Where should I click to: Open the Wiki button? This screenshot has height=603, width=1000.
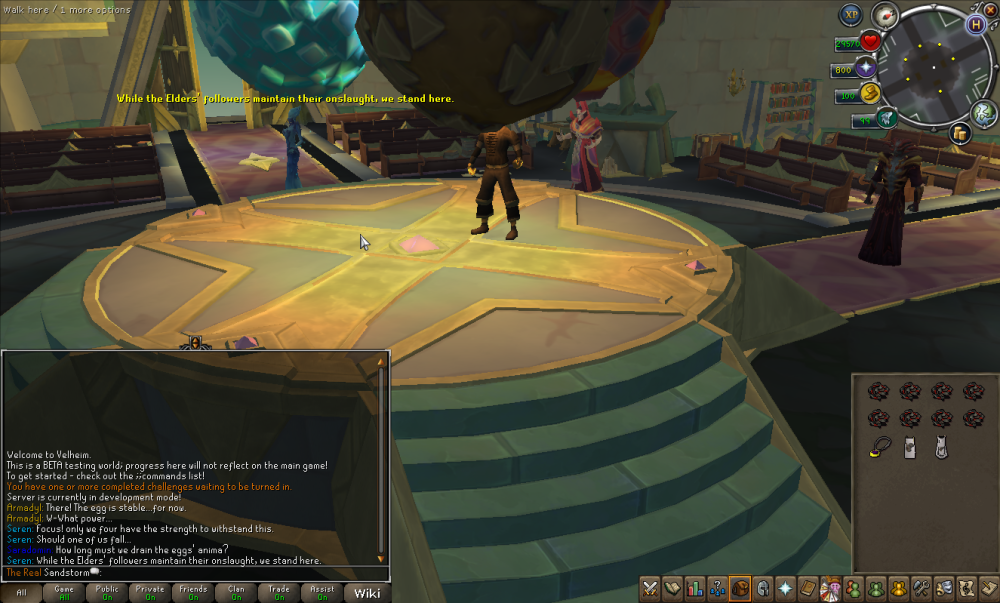367,593
